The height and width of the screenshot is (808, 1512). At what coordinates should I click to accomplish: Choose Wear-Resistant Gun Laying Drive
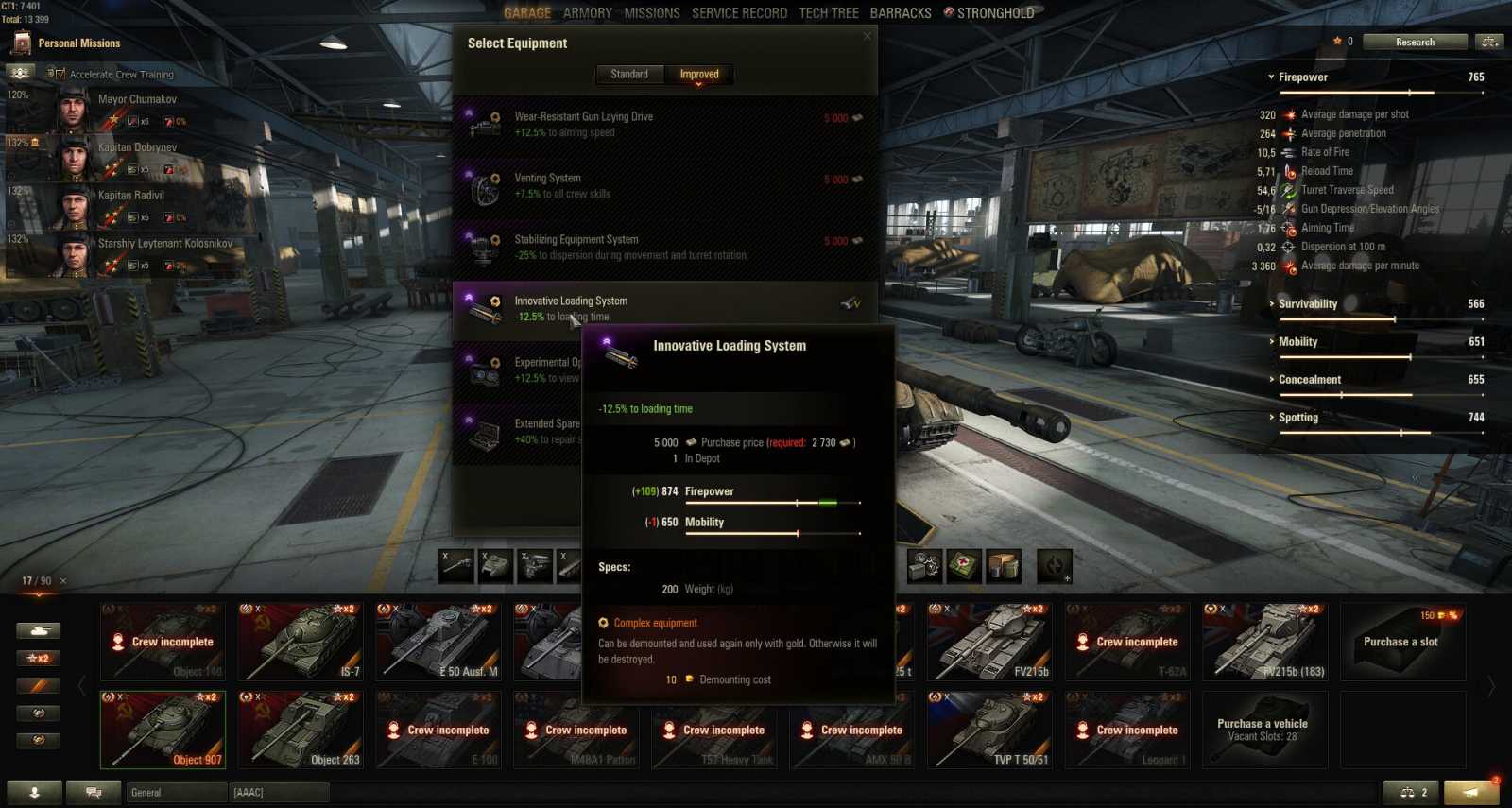point(661,124)
